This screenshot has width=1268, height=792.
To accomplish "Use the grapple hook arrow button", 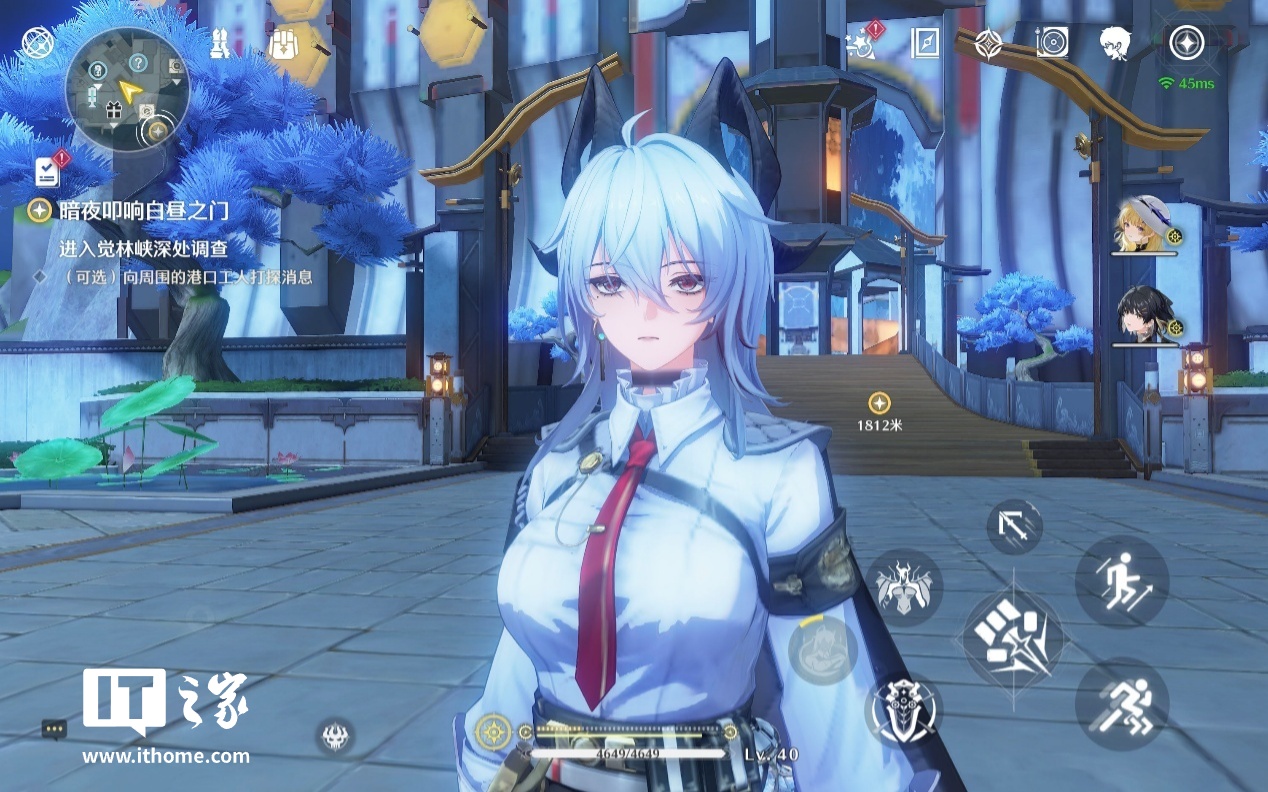I will point(1014,527).
